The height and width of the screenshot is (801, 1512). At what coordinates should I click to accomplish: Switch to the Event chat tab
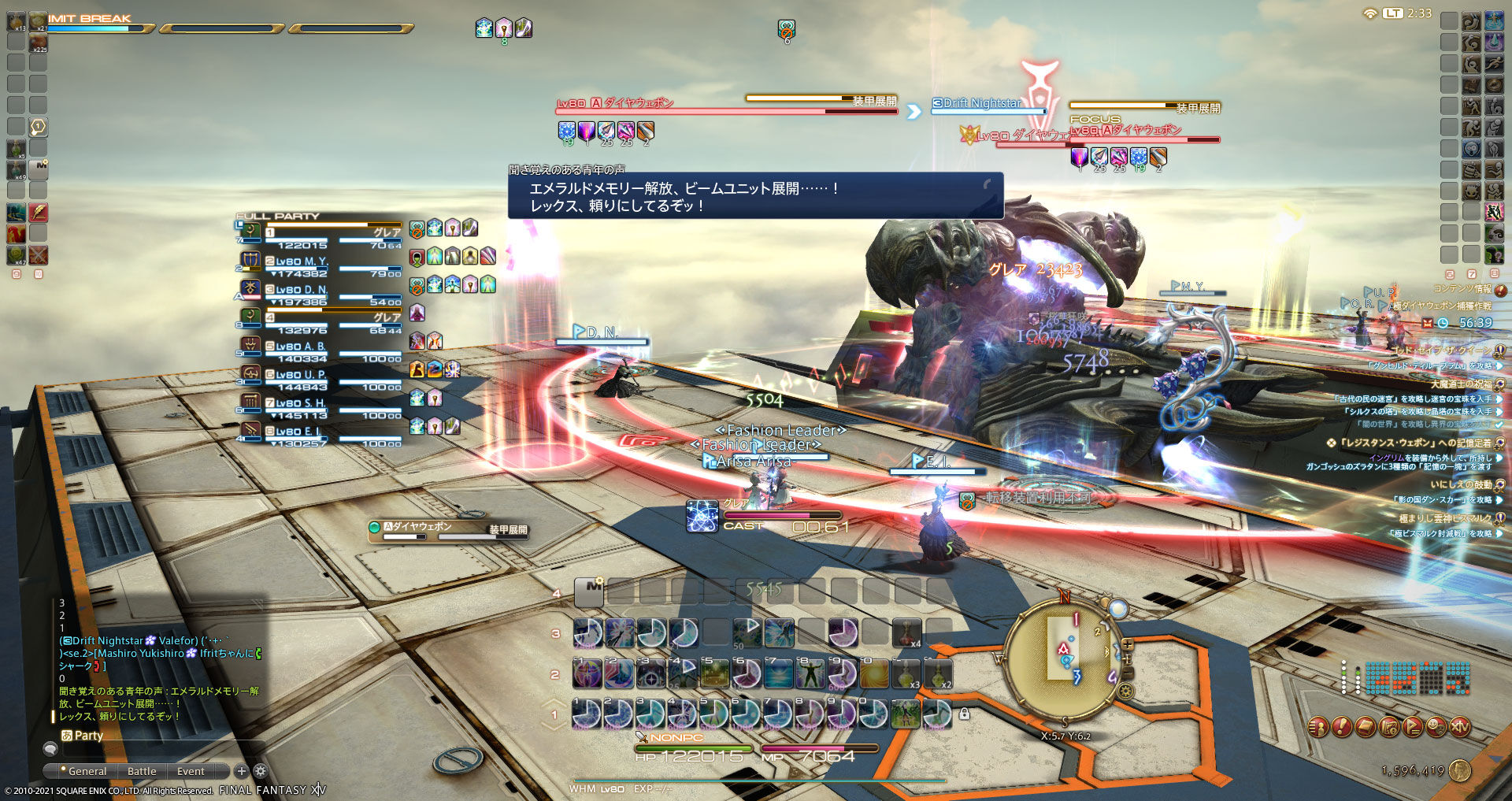(x=190, y=771)
